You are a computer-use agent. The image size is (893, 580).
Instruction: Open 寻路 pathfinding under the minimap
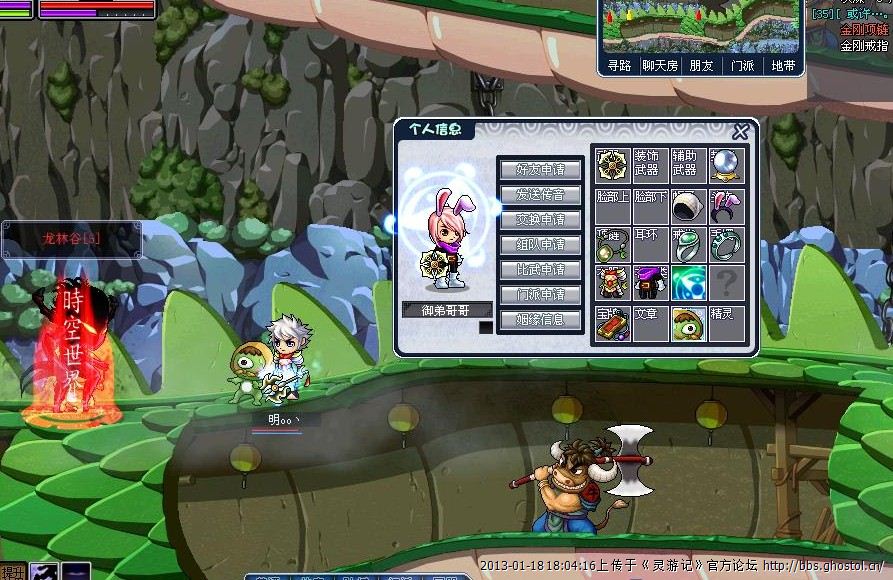619,66
